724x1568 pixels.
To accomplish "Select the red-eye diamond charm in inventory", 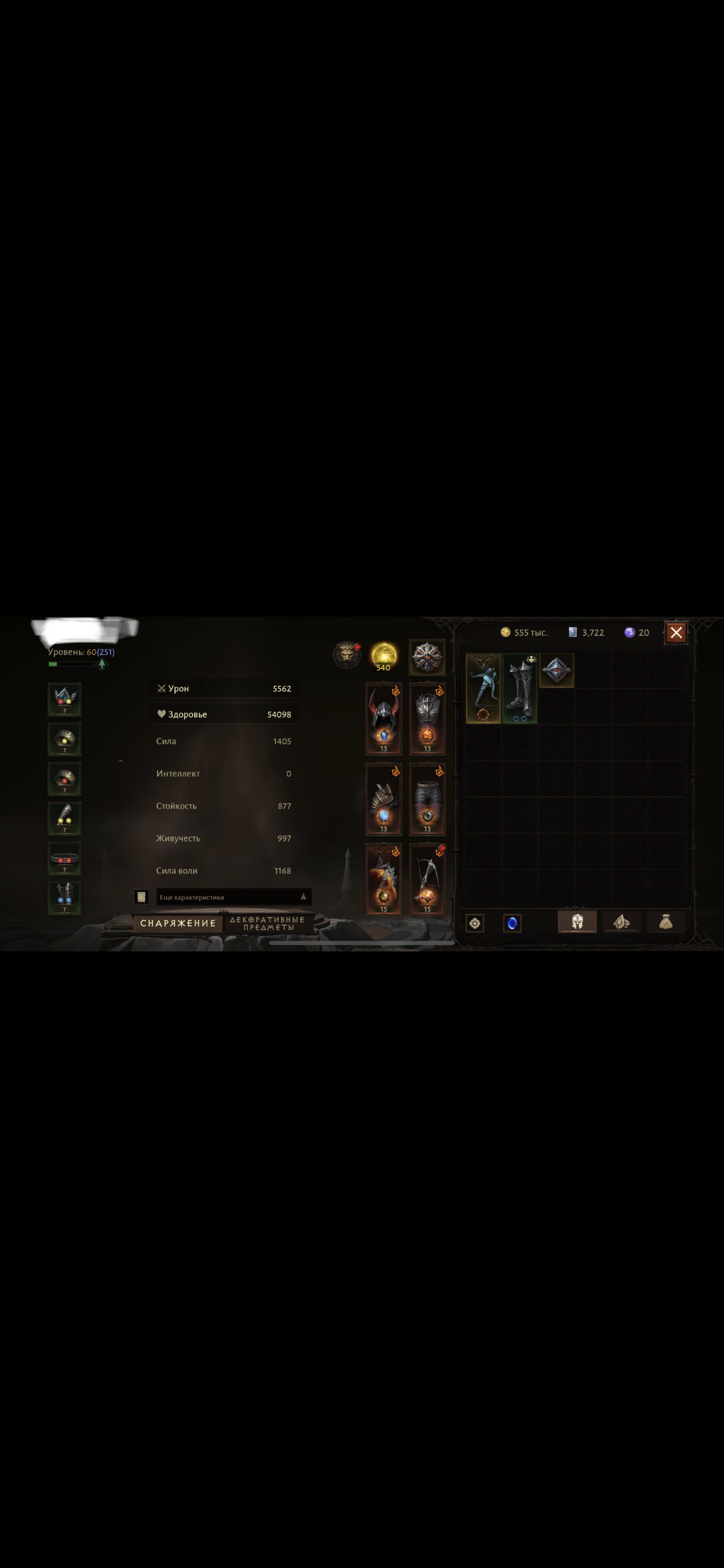I will (556, 670).
